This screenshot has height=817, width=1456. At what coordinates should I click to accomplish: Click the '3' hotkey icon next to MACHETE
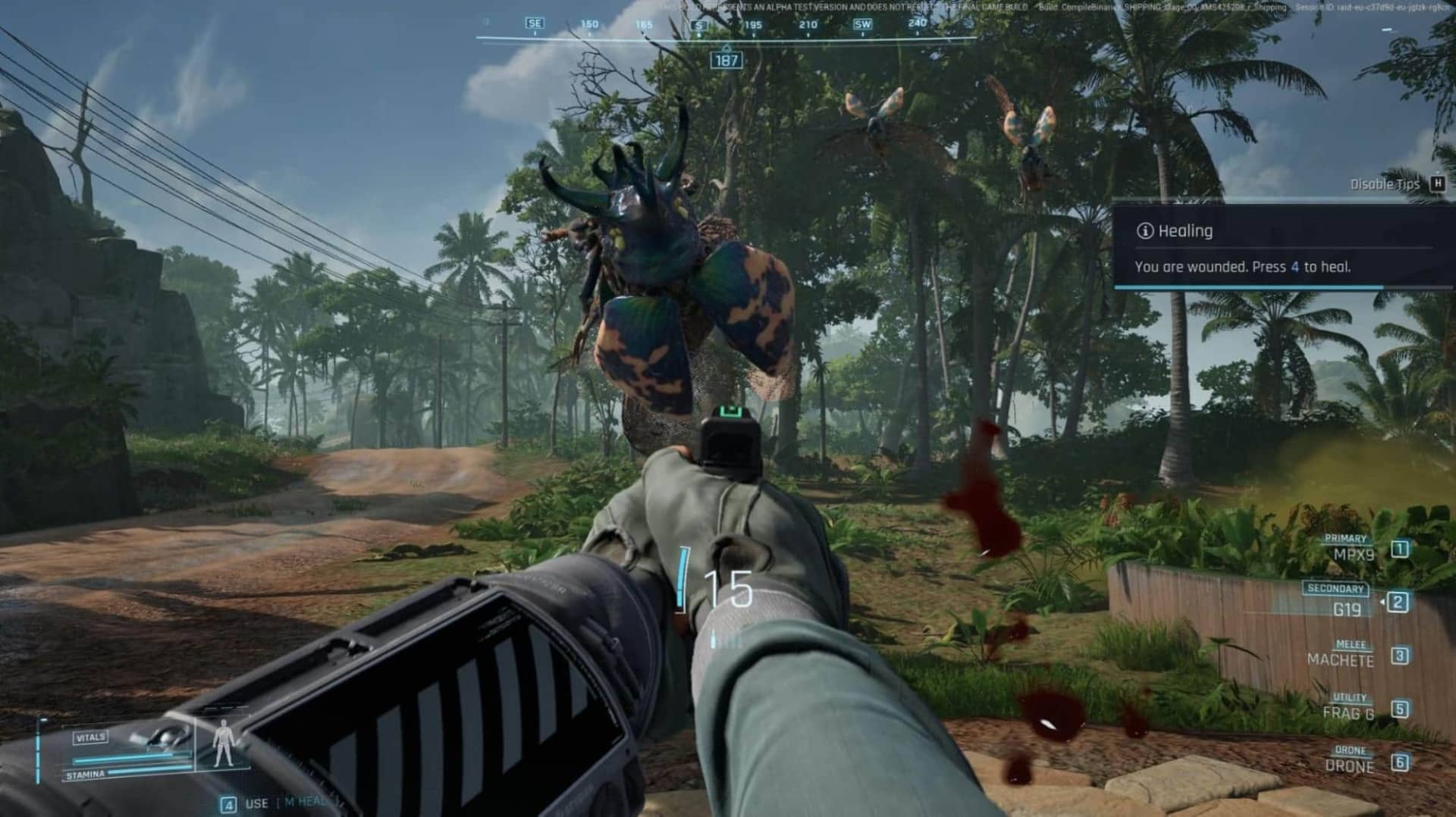pos(1400,655)
